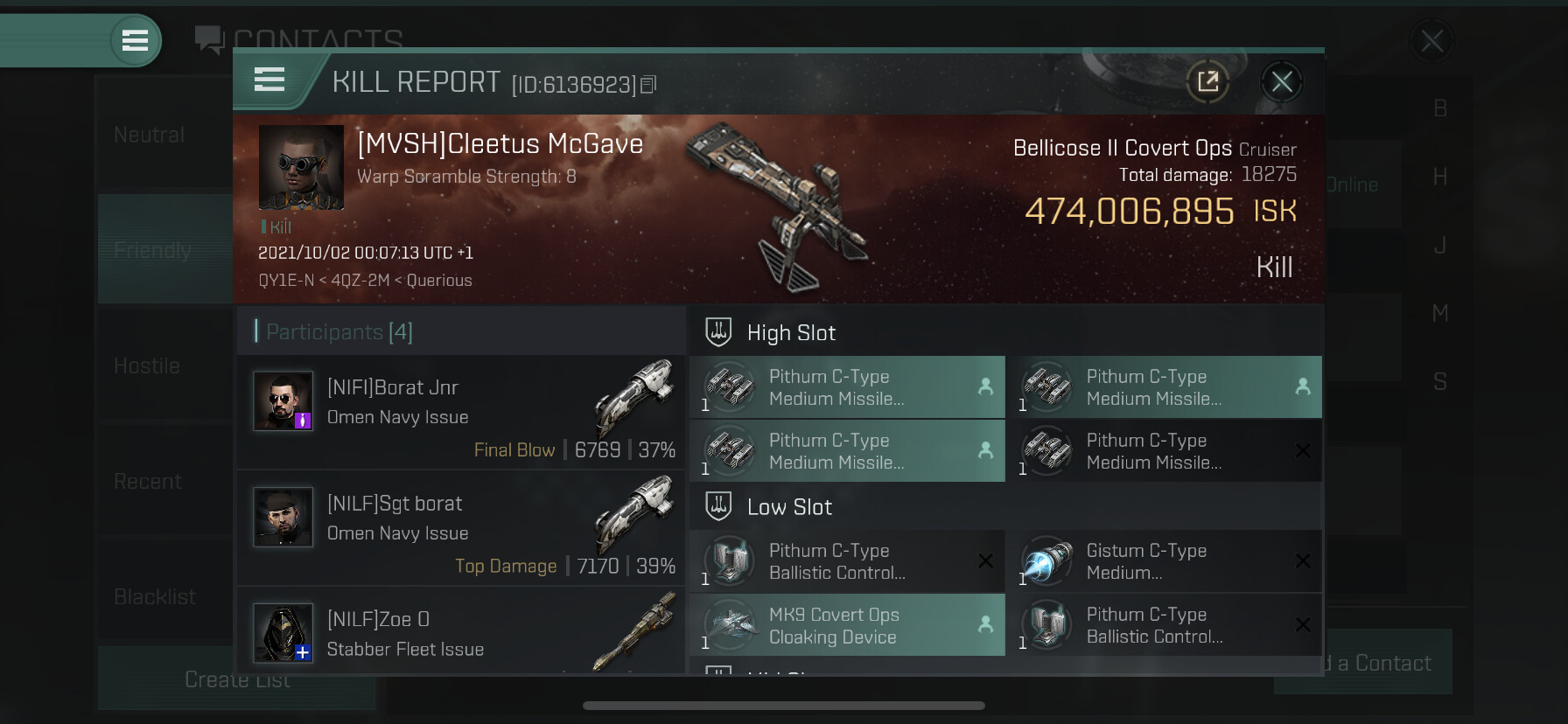Open the Blacklist tab
1568x724 pixels.
point(155,597)
